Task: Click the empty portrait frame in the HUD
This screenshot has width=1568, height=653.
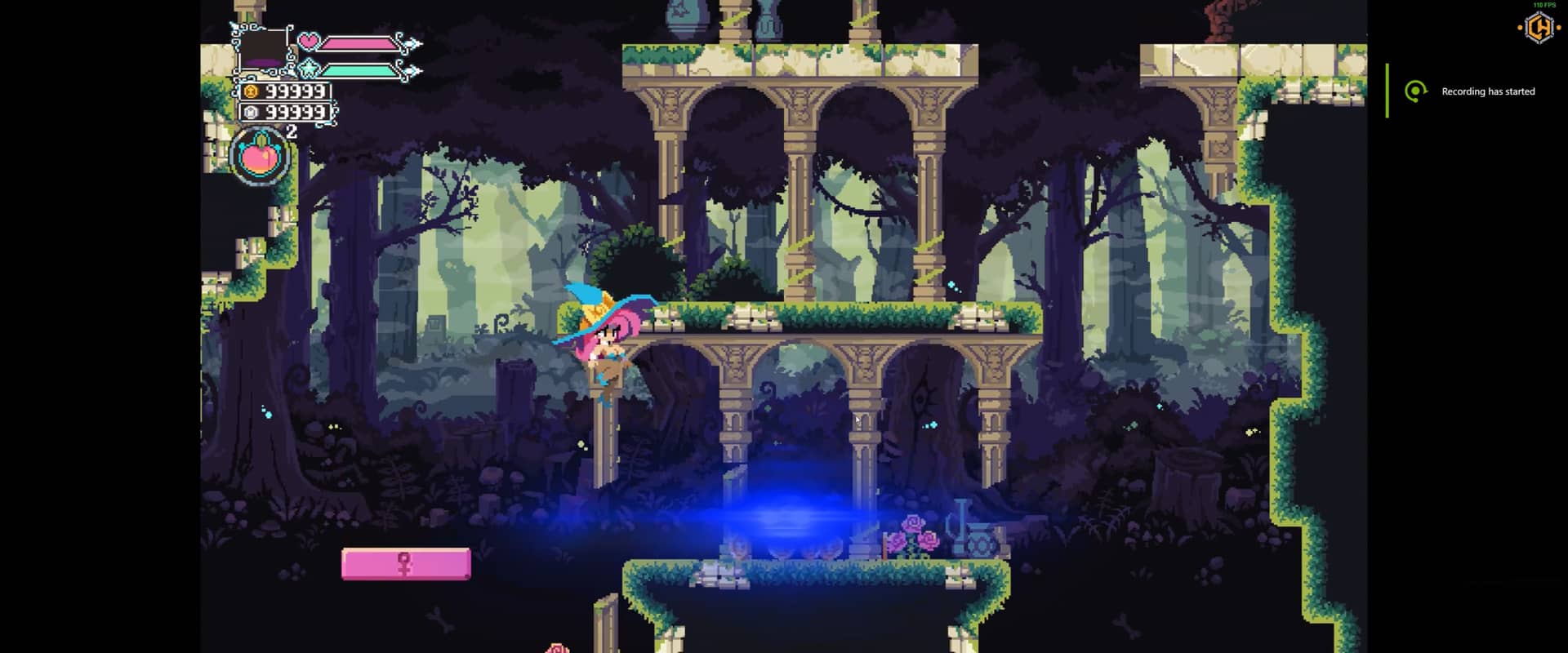Action: tap(264, 50)
